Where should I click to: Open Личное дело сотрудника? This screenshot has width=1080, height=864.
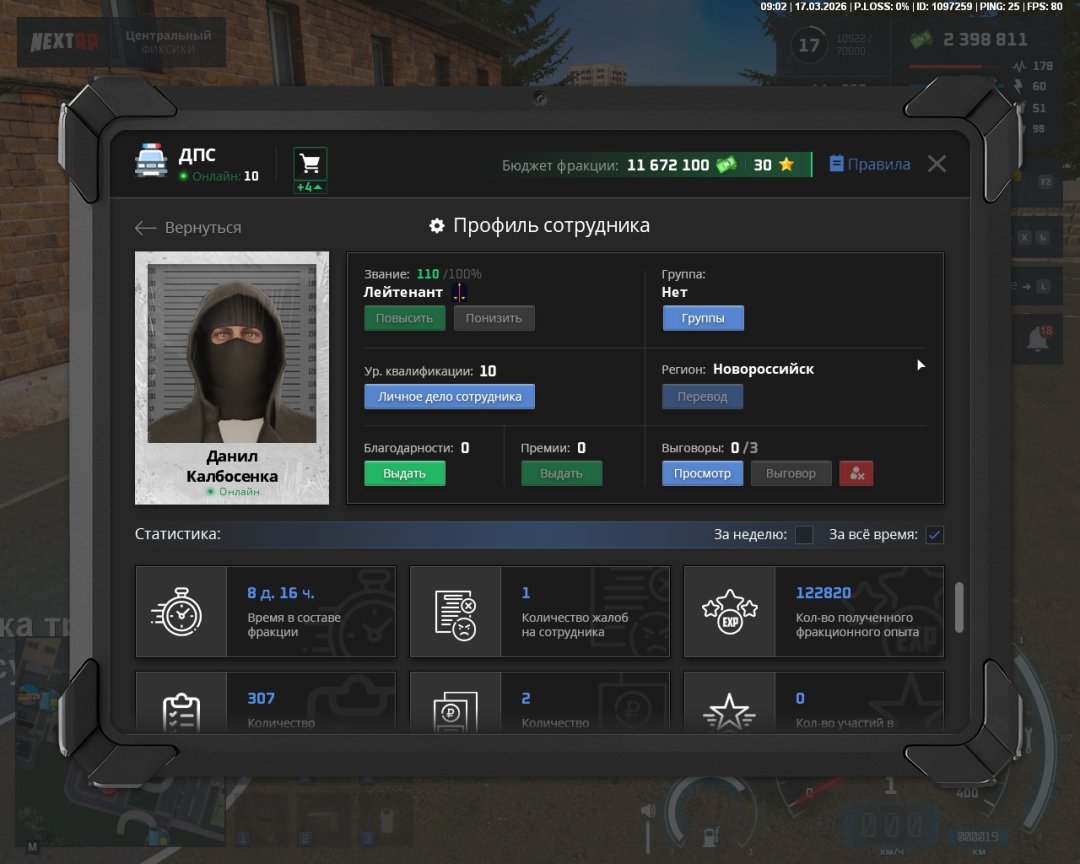coord(449,396)
